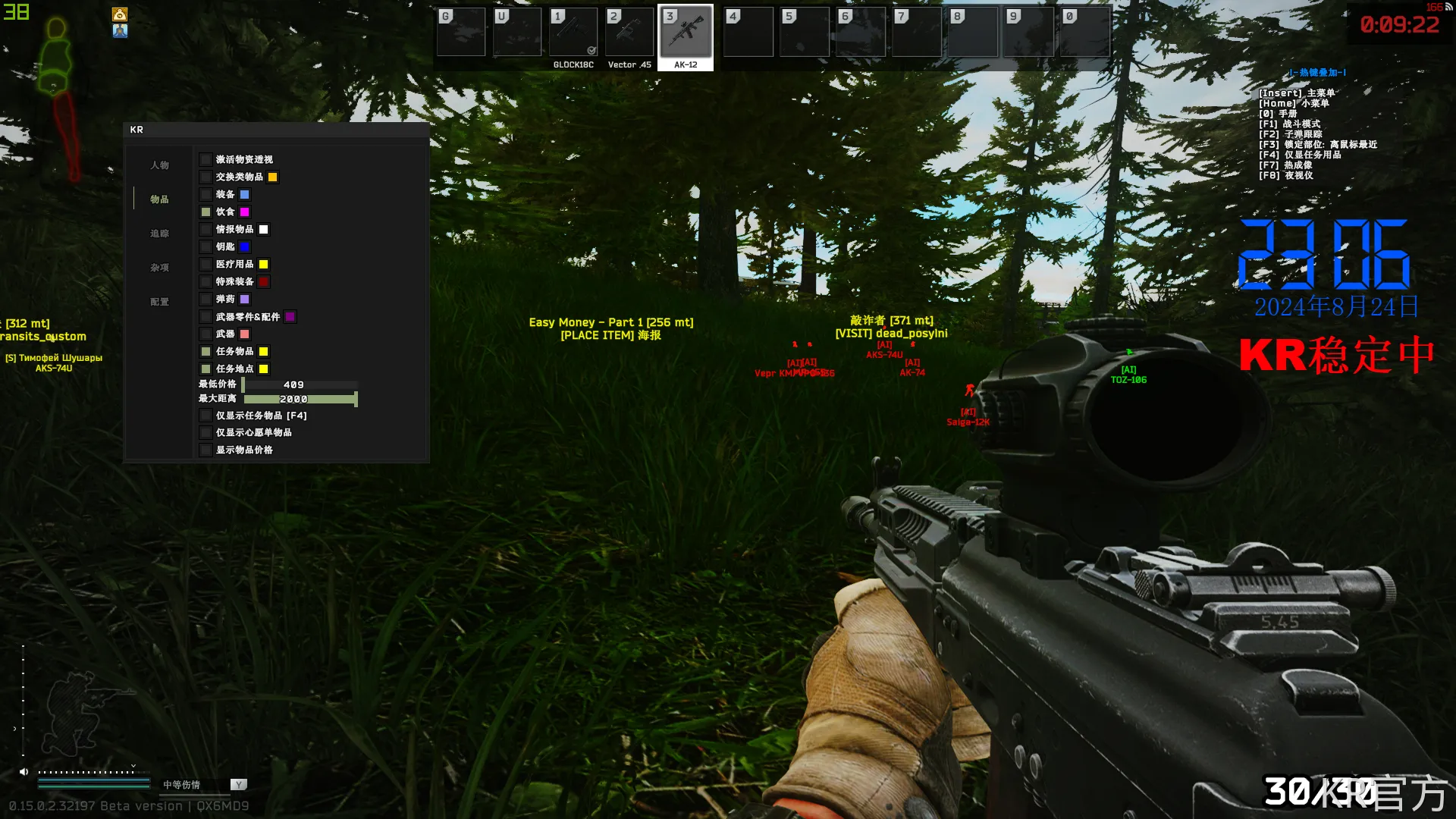Pick the white swatch next to 情报物品
This screenshot has width=1456, height=819.
(x=264, y=230)
